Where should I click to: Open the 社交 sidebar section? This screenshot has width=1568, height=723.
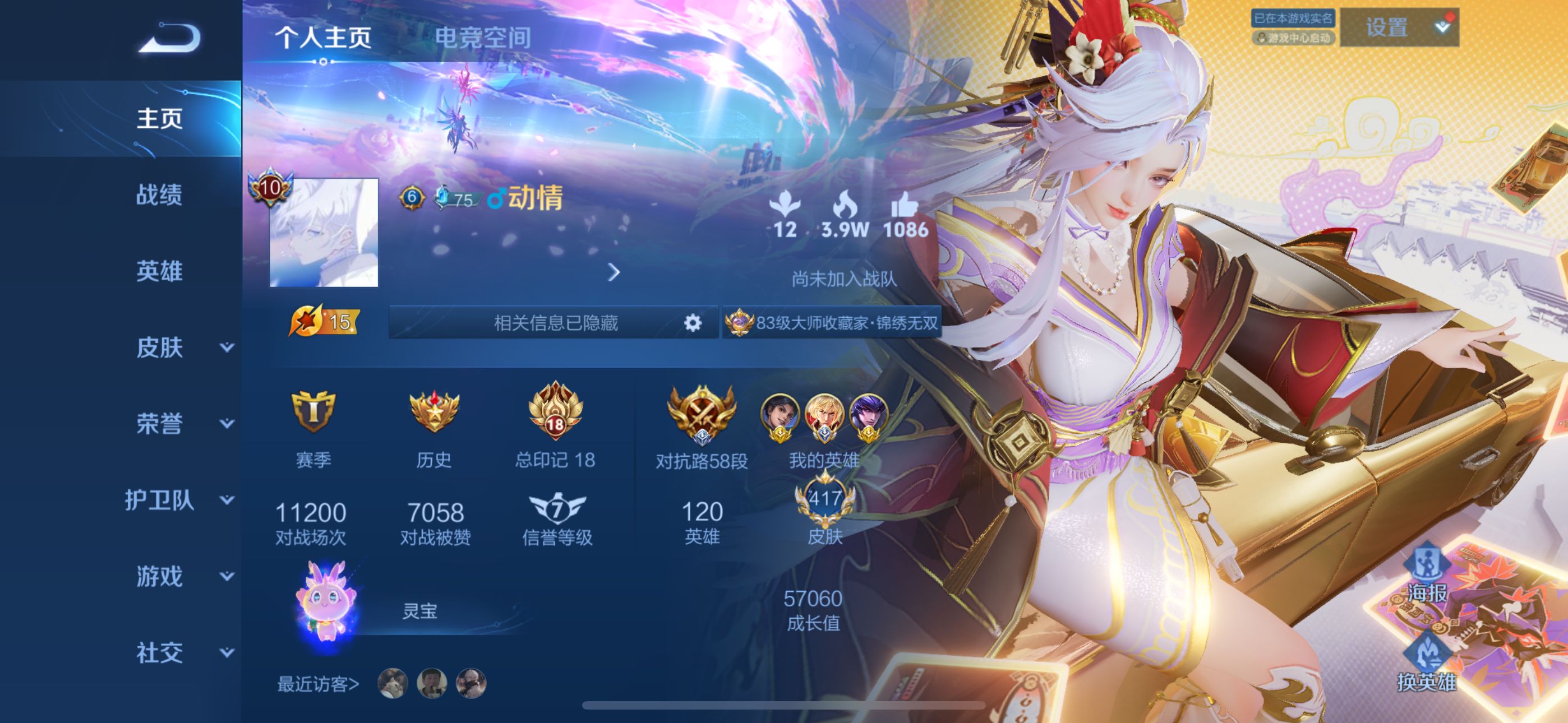click(183, 652)
